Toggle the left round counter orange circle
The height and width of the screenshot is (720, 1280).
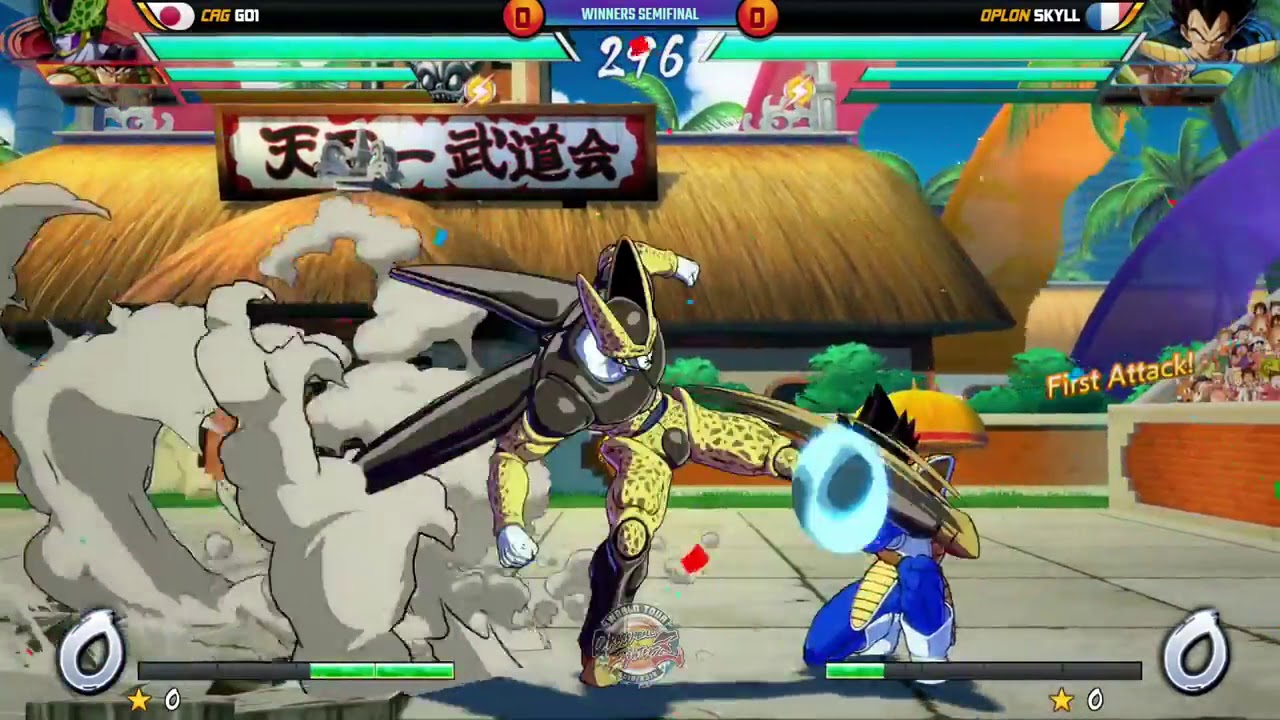(x=522, y=17)
